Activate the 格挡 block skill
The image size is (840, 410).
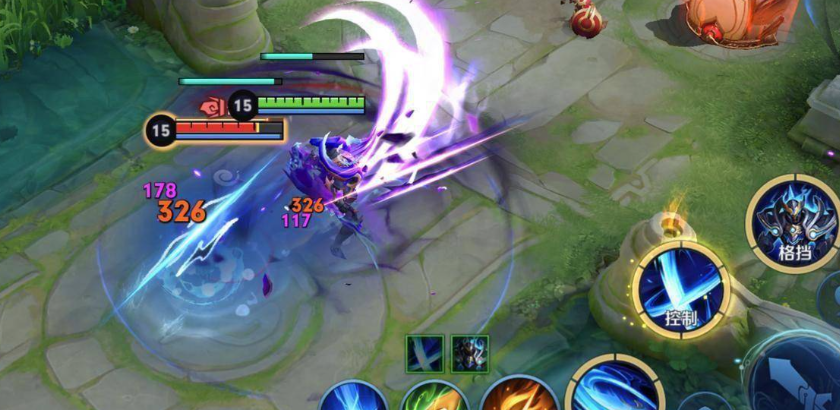click(x=793, y=222)
